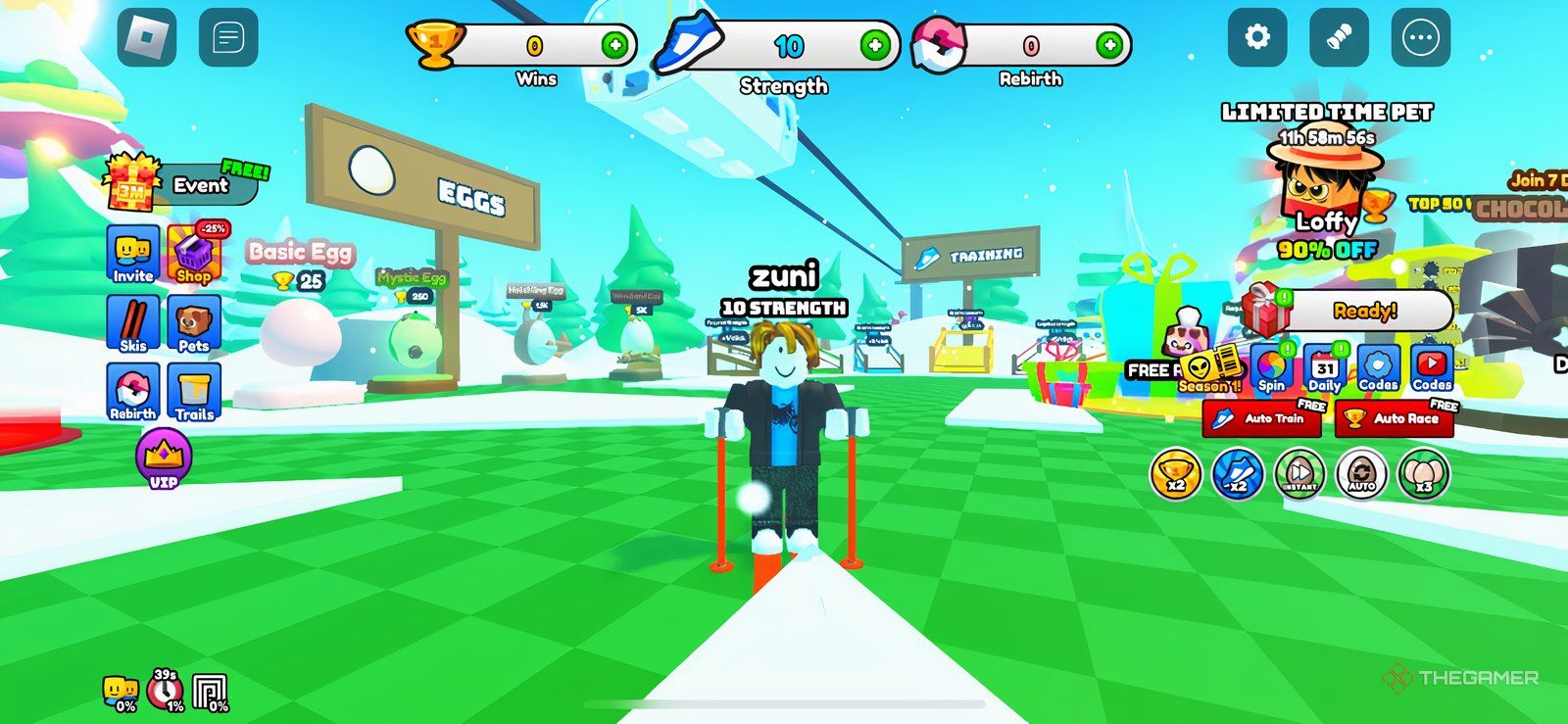Show the Pets inventory

[x=194, y=323]
